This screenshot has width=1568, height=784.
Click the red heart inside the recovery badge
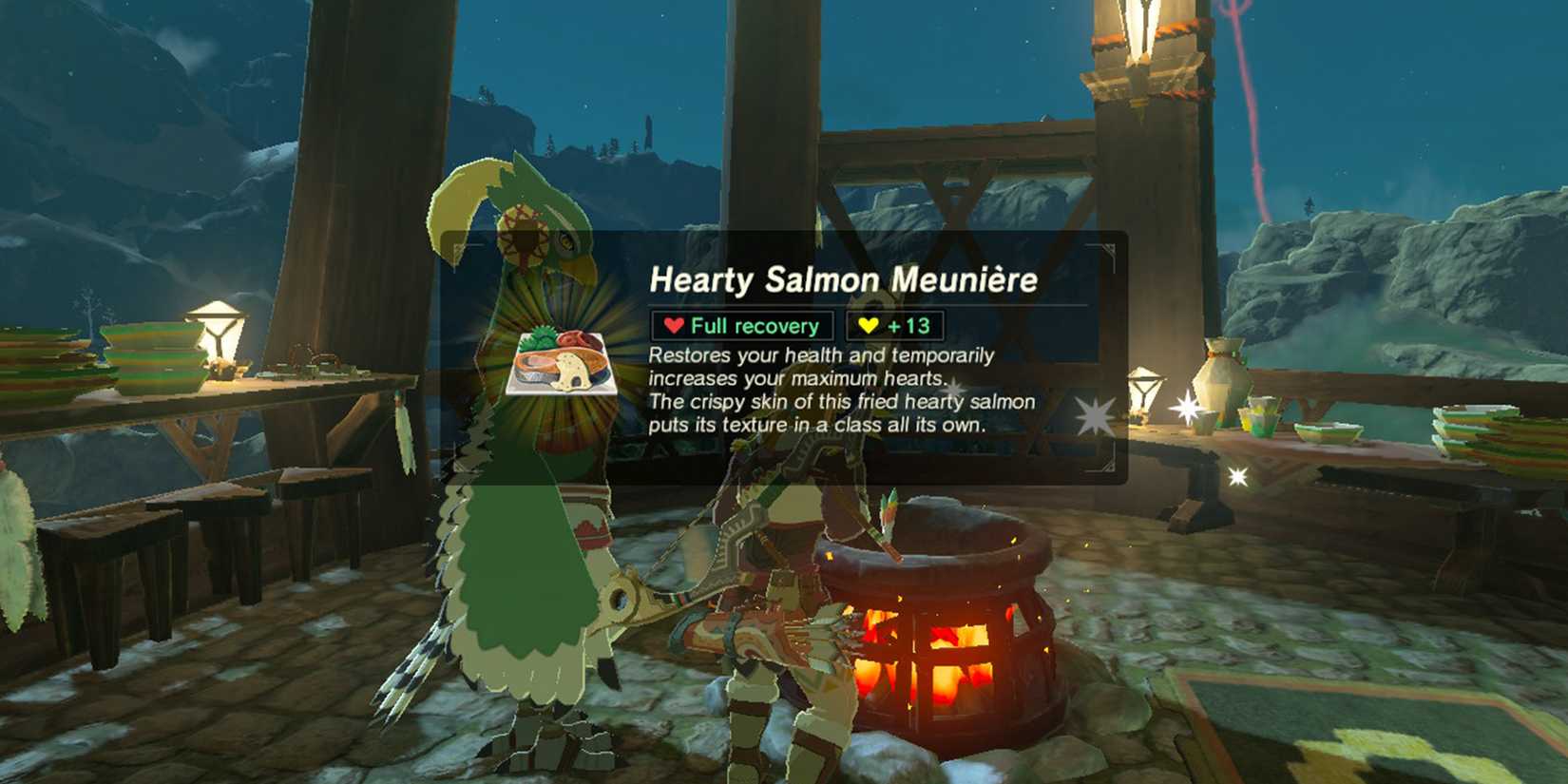point(676,325)
